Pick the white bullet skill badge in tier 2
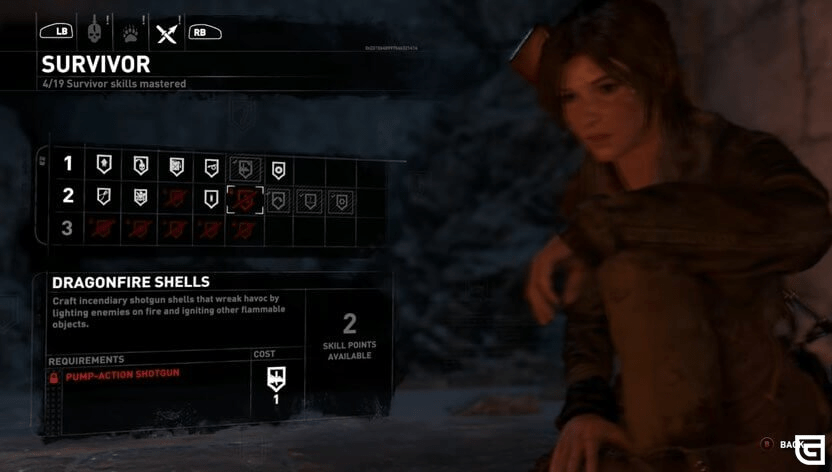Screen dimensions: 832x472 211,199
